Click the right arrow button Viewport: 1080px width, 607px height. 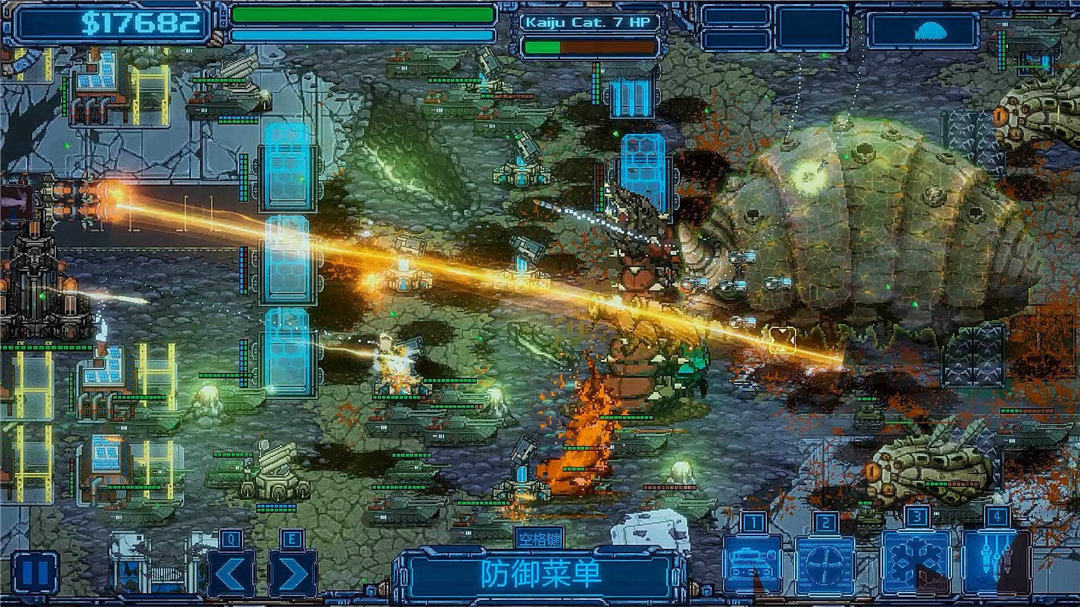click(292, 573)
